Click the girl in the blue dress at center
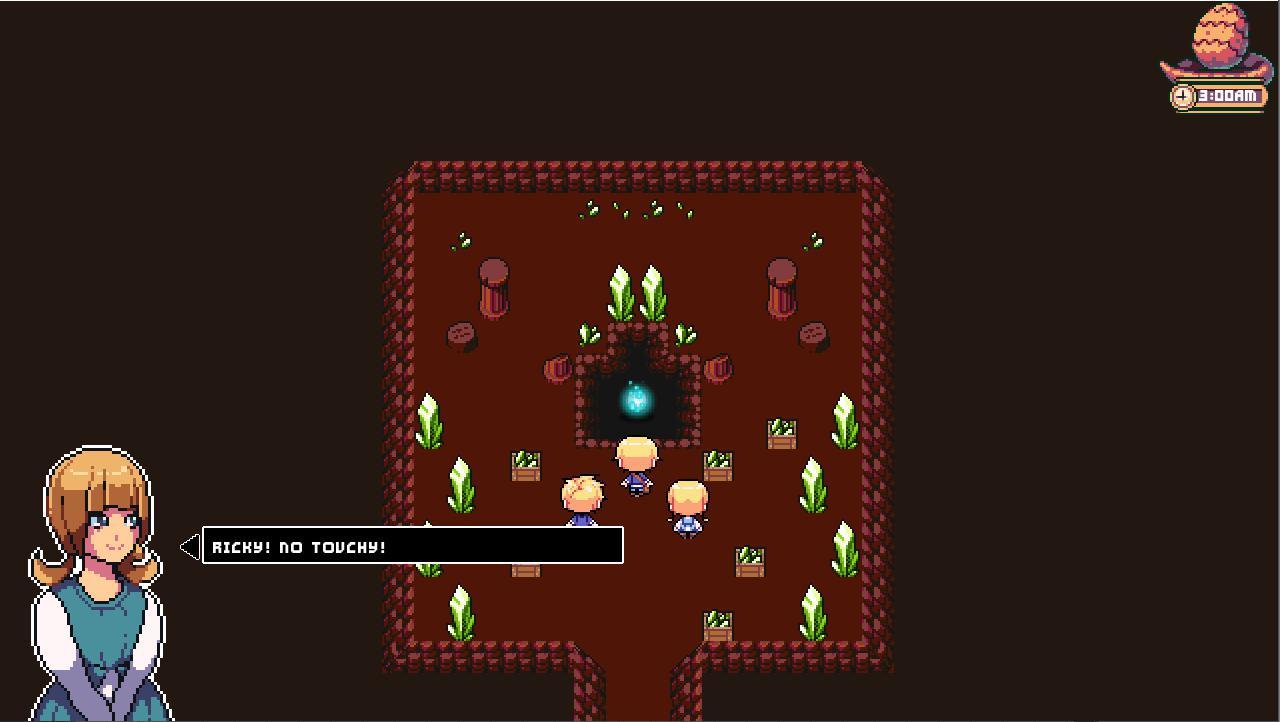Screen dimensions: 1280x722 pos(687,510)
